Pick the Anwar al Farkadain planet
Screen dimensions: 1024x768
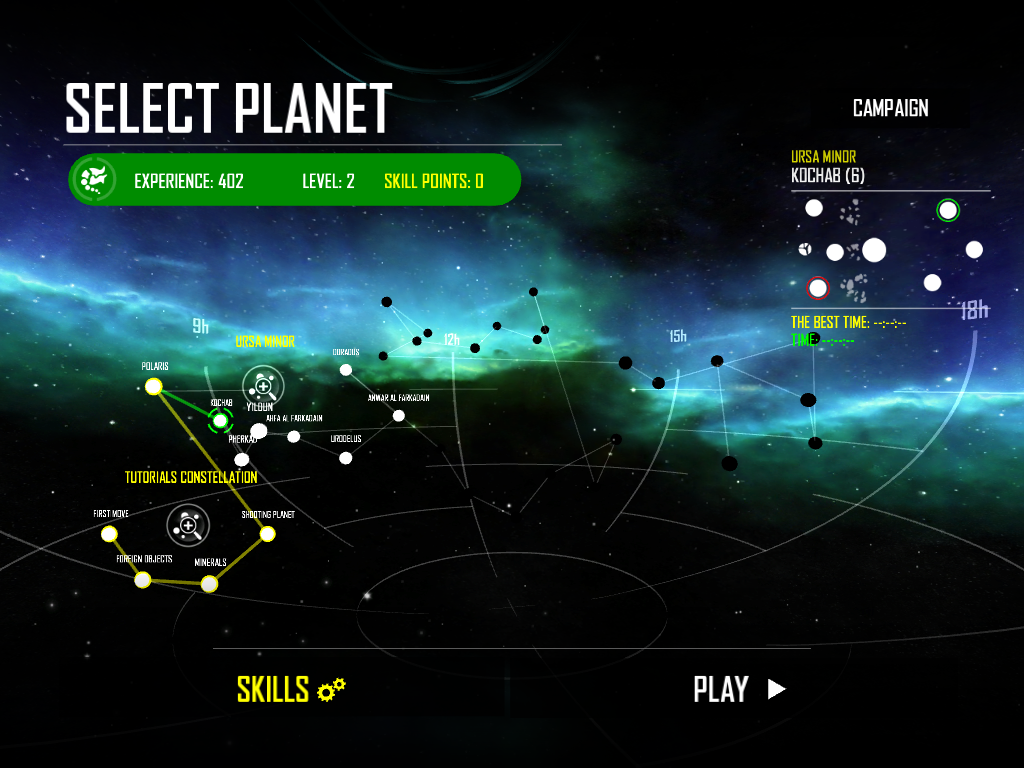[399, 416]
